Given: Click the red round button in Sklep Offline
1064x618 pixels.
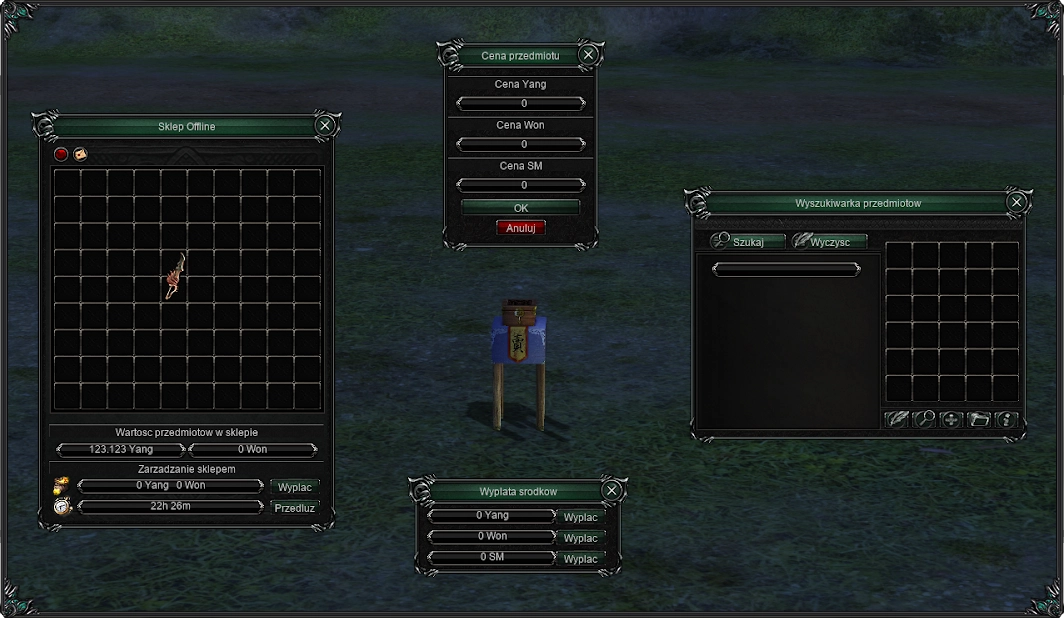Looking at the screenshot, I should point(61,154).
